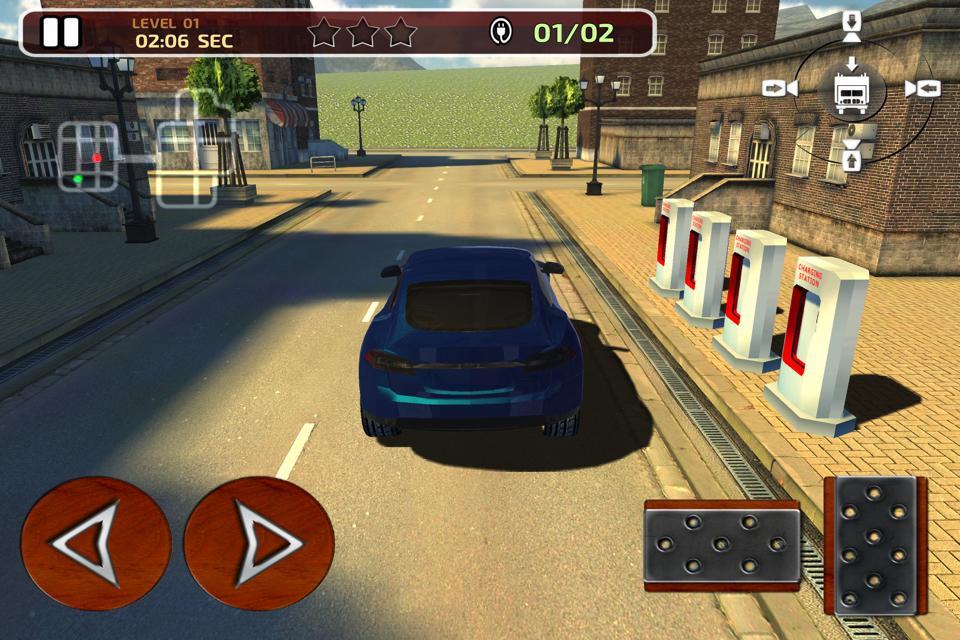Steer right with the right arrow button
Viewport: 960px width, 640px height.
(259, 543)
